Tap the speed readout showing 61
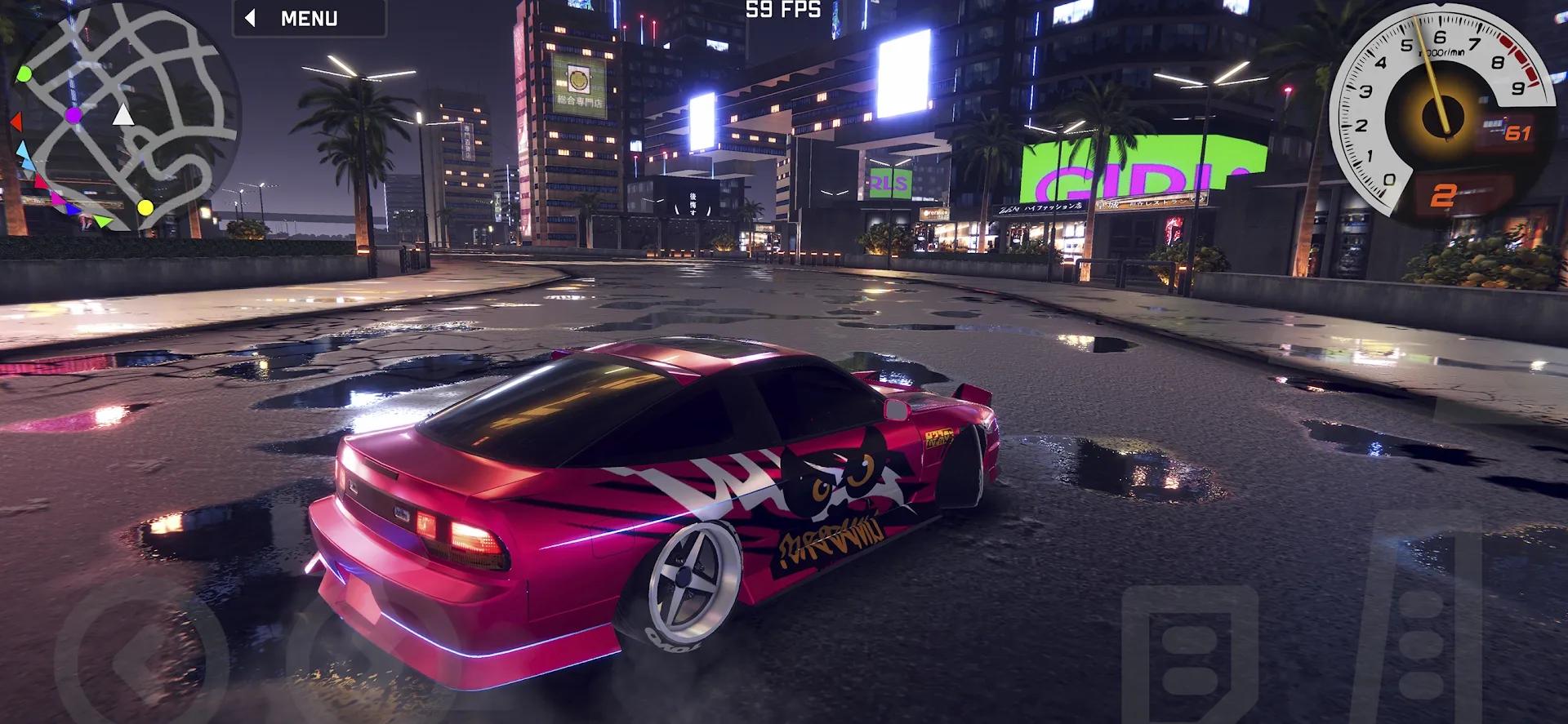Viewport: 1568px width, 724px height. tap(1517, 131)
